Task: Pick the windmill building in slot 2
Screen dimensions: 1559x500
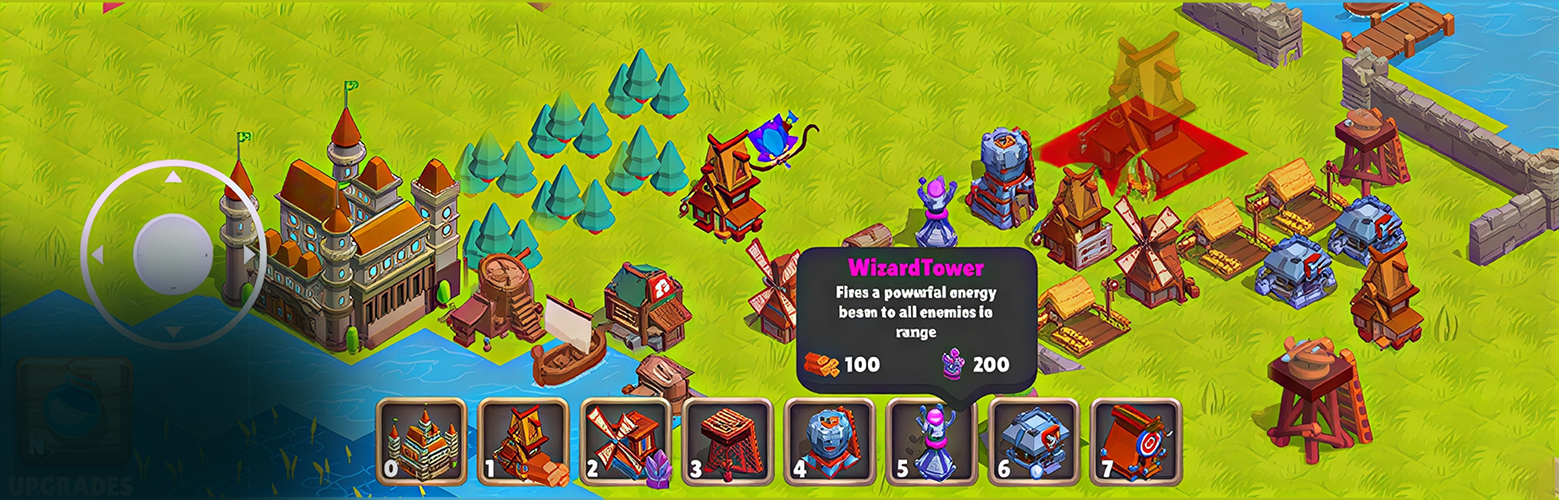Action: [x=626, y=442]
